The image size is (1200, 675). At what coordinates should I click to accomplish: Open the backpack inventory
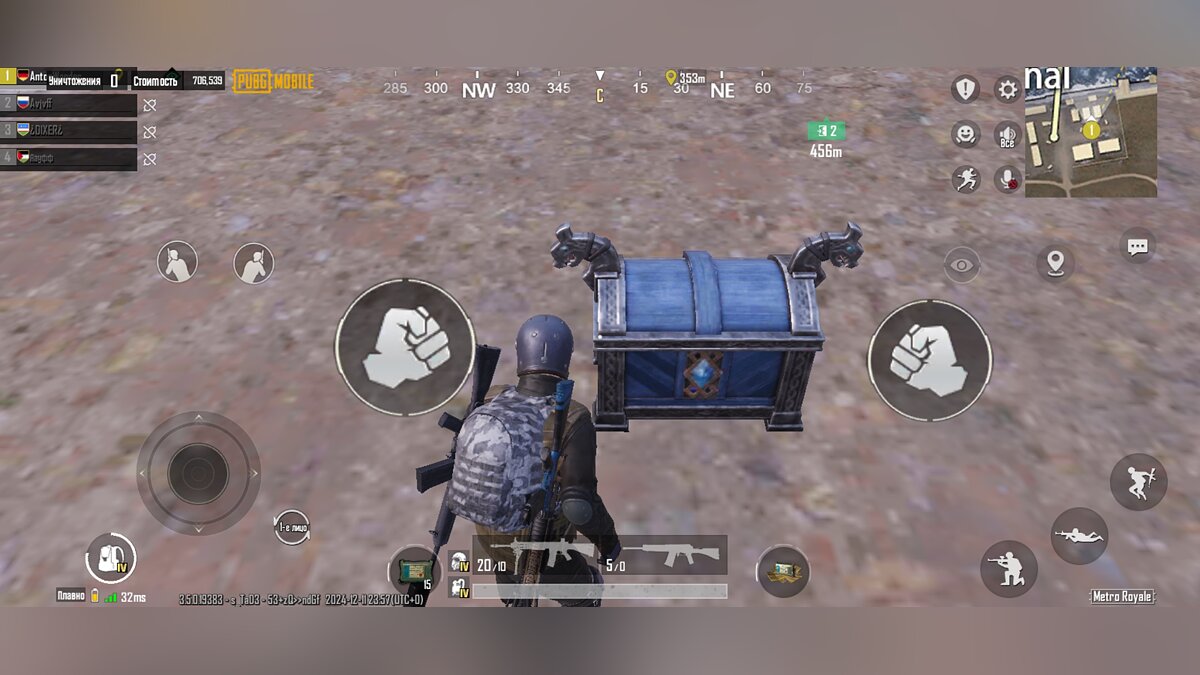pyautogui.click(x=110, y=558)
